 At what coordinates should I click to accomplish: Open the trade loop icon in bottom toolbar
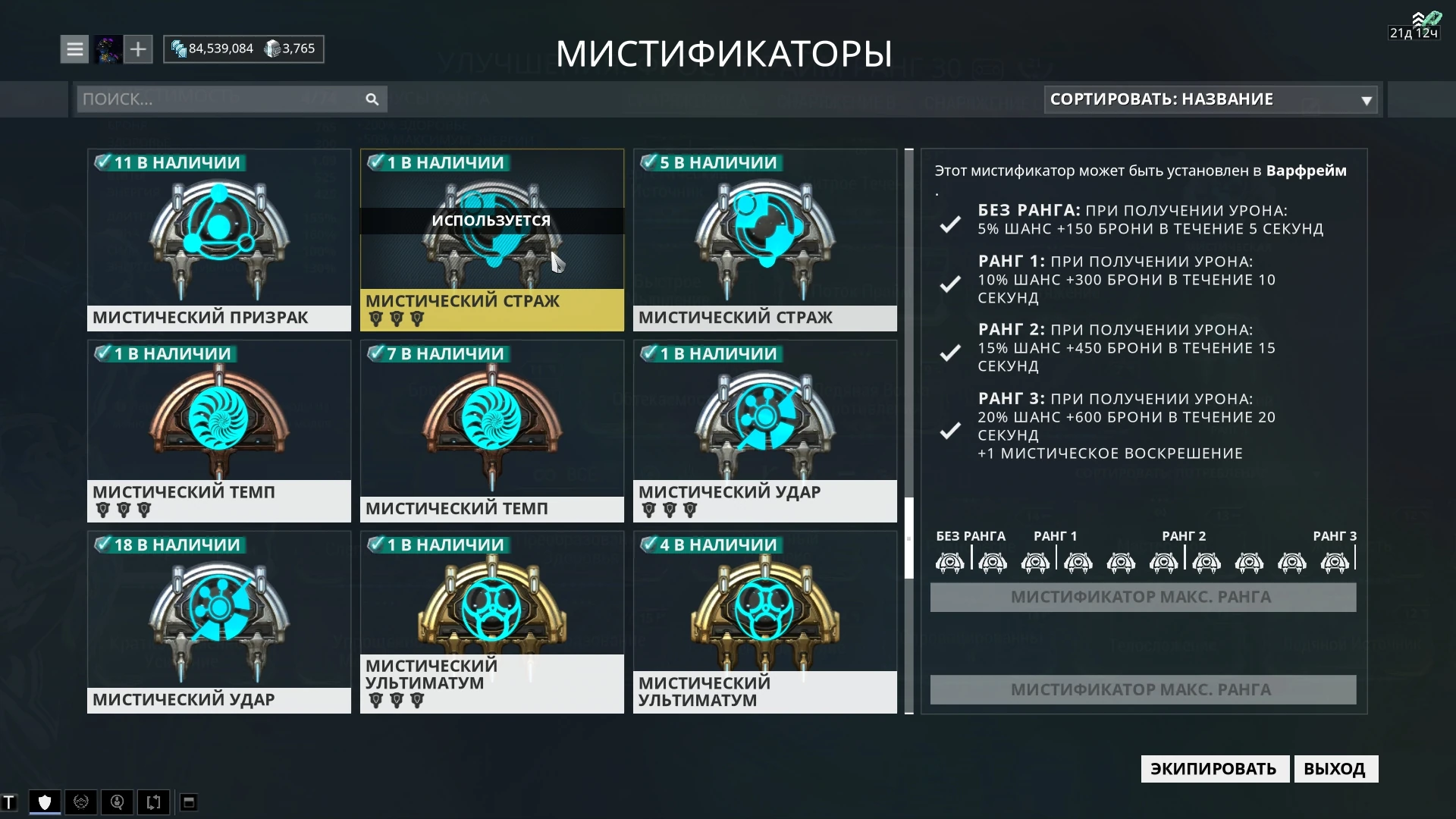click(154, 802)
